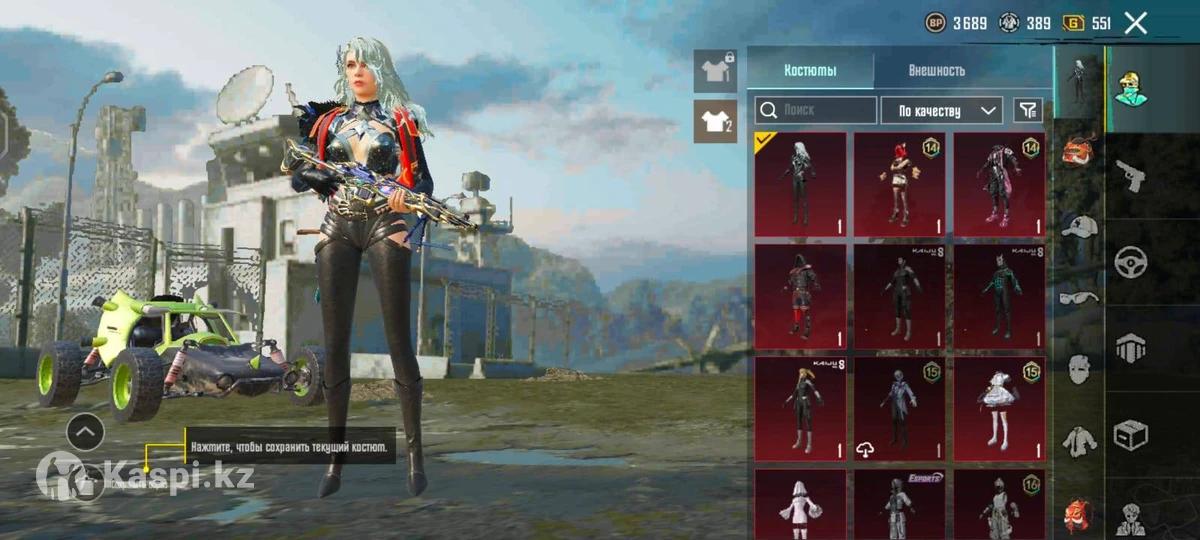Show the glasses accessory category
The image size is (1200, 540).
[x=1078, y=297]
